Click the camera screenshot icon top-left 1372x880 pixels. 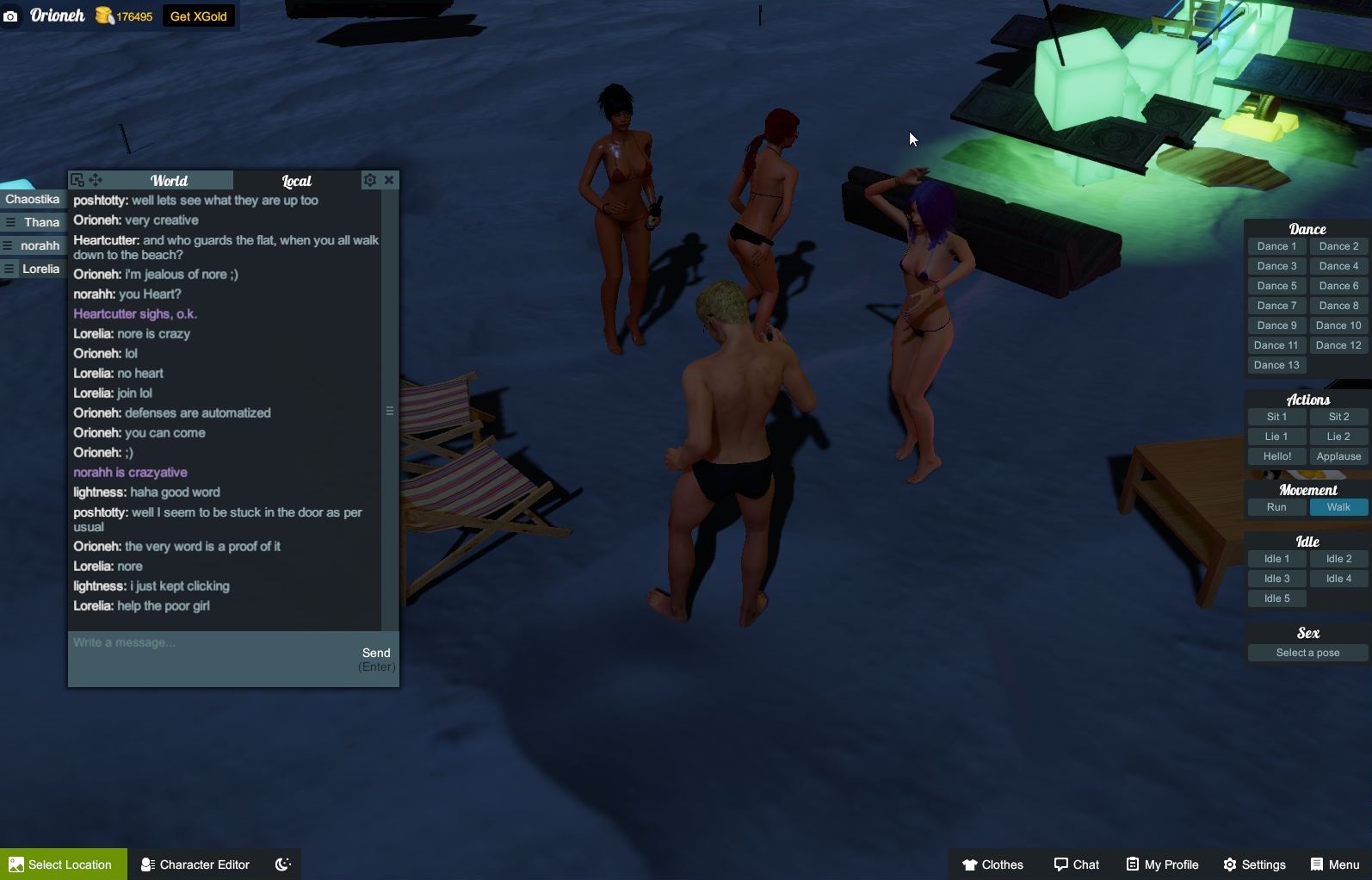click(x=11, y=15)
